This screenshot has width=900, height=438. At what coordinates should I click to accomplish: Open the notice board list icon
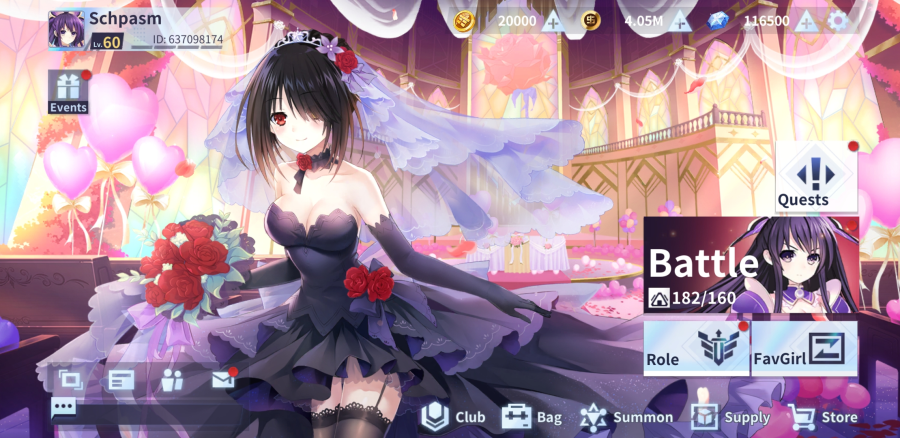point(121,379)
